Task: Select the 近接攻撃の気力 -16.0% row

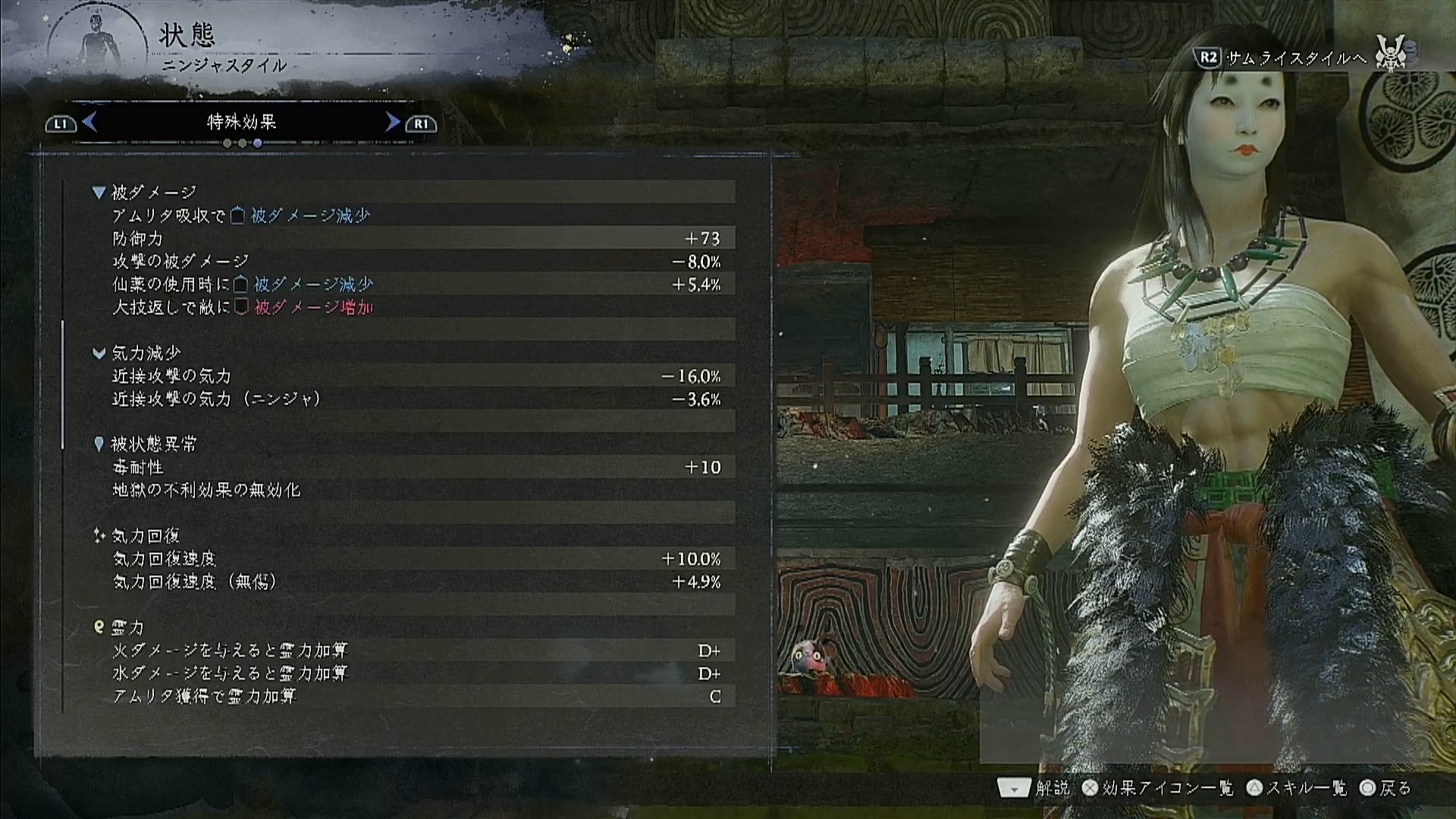Action: (x=416, y=376)
